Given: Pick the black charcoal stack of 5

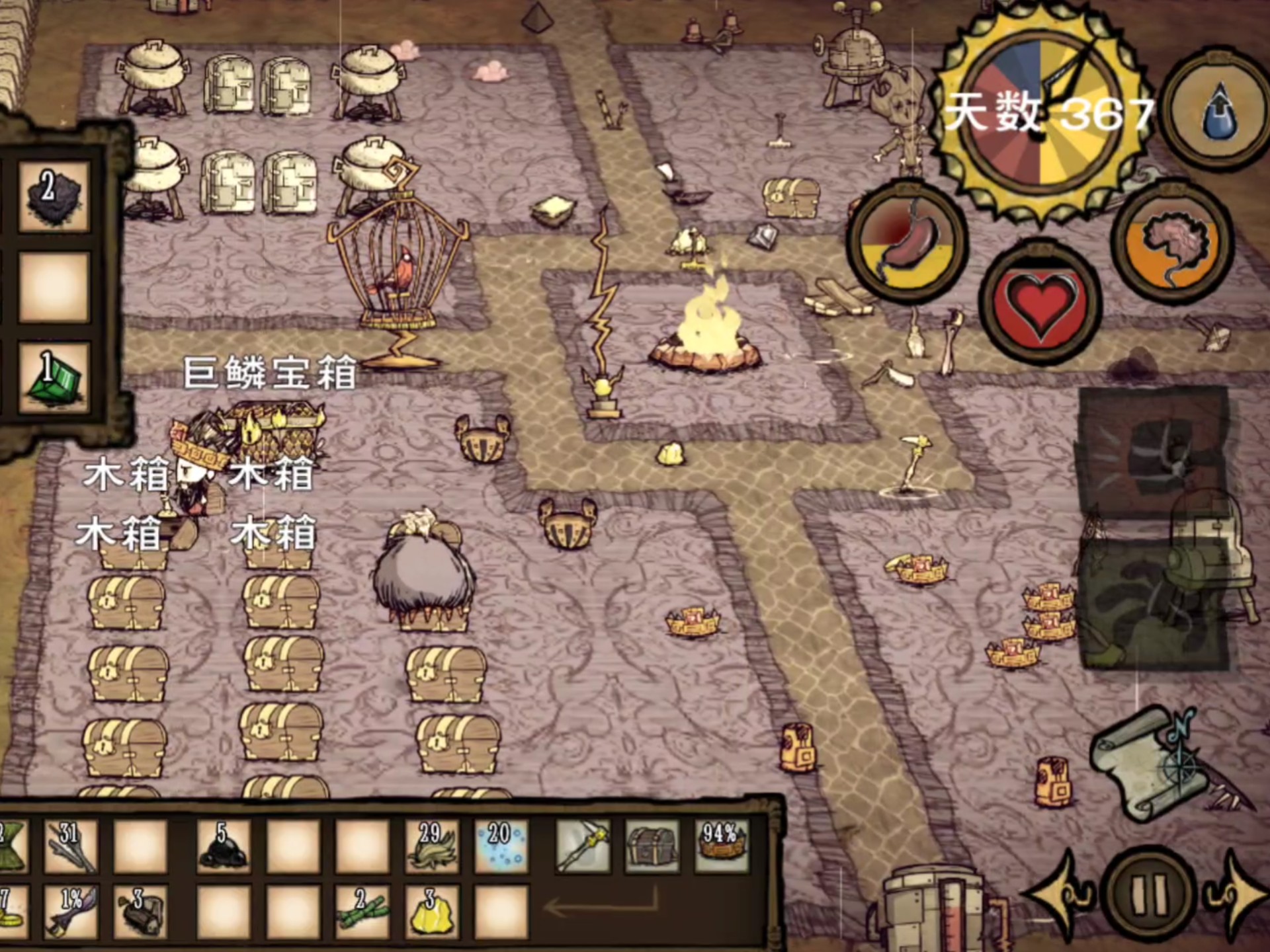Looking at the screenshot, I should (224, 847).
